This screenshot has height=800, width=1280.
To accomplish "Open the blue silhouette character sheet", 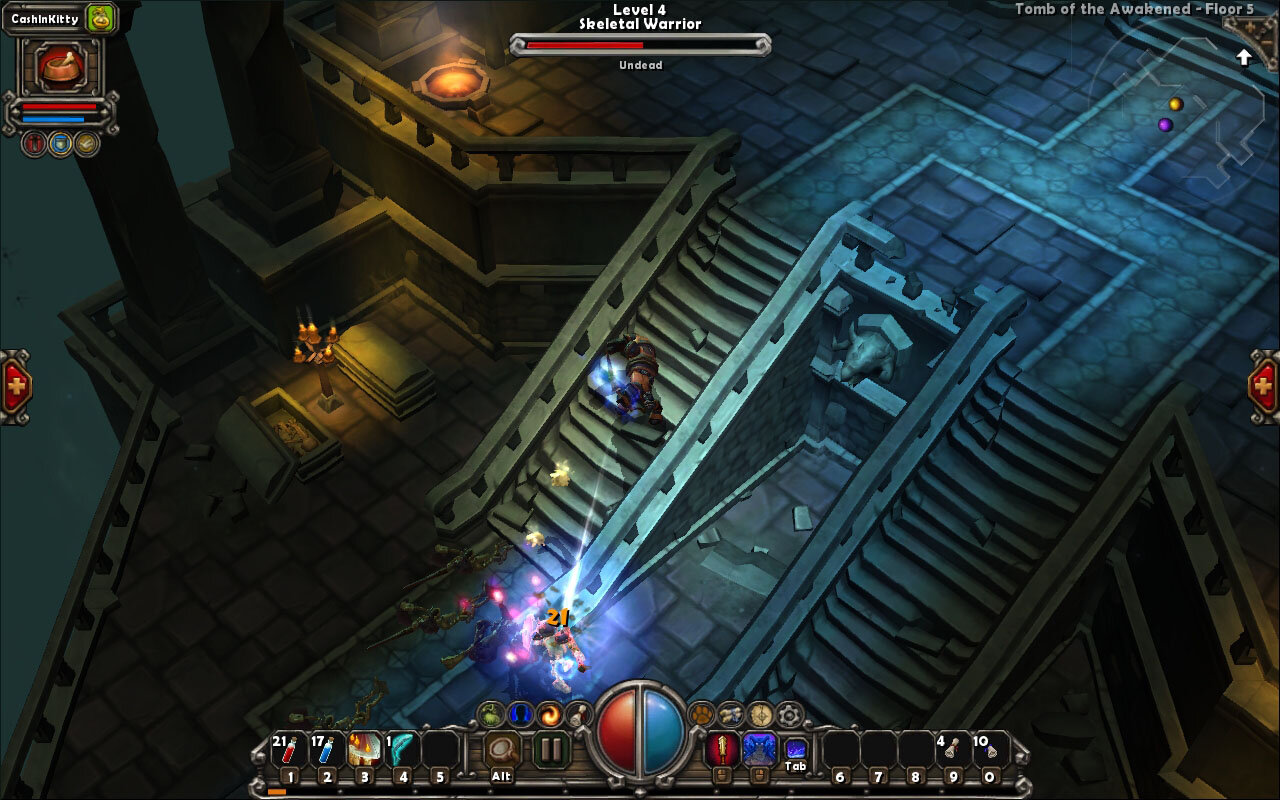I will tap(520, 714).
